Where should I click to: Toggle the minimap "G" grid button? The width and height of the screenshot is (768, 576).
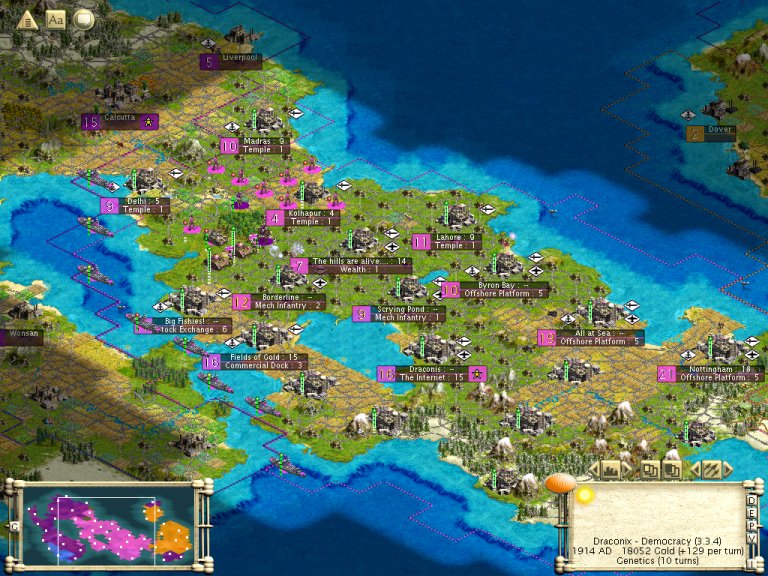coord(14,525)
